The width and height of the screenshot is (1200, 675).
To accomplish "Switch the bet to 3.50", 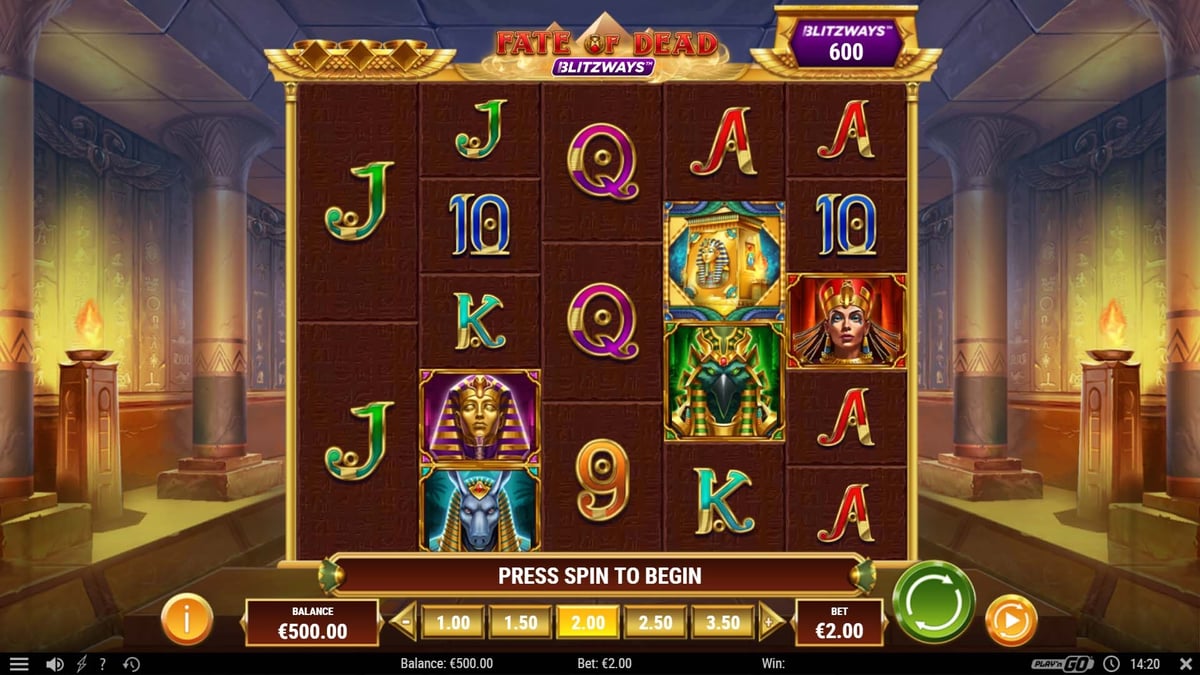I will [x=722, y=622].
